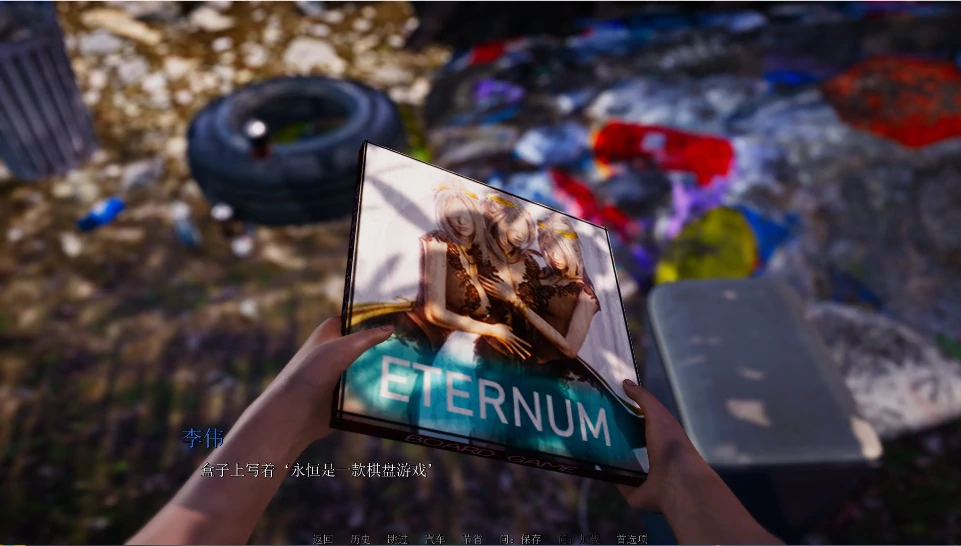Open the 历史 (History) log

360,539
